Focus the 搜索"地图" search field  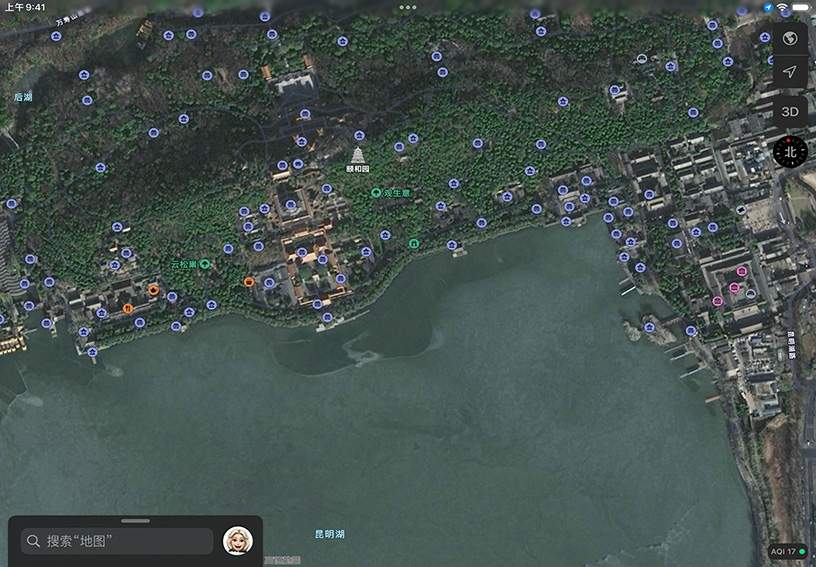point(118,541)
